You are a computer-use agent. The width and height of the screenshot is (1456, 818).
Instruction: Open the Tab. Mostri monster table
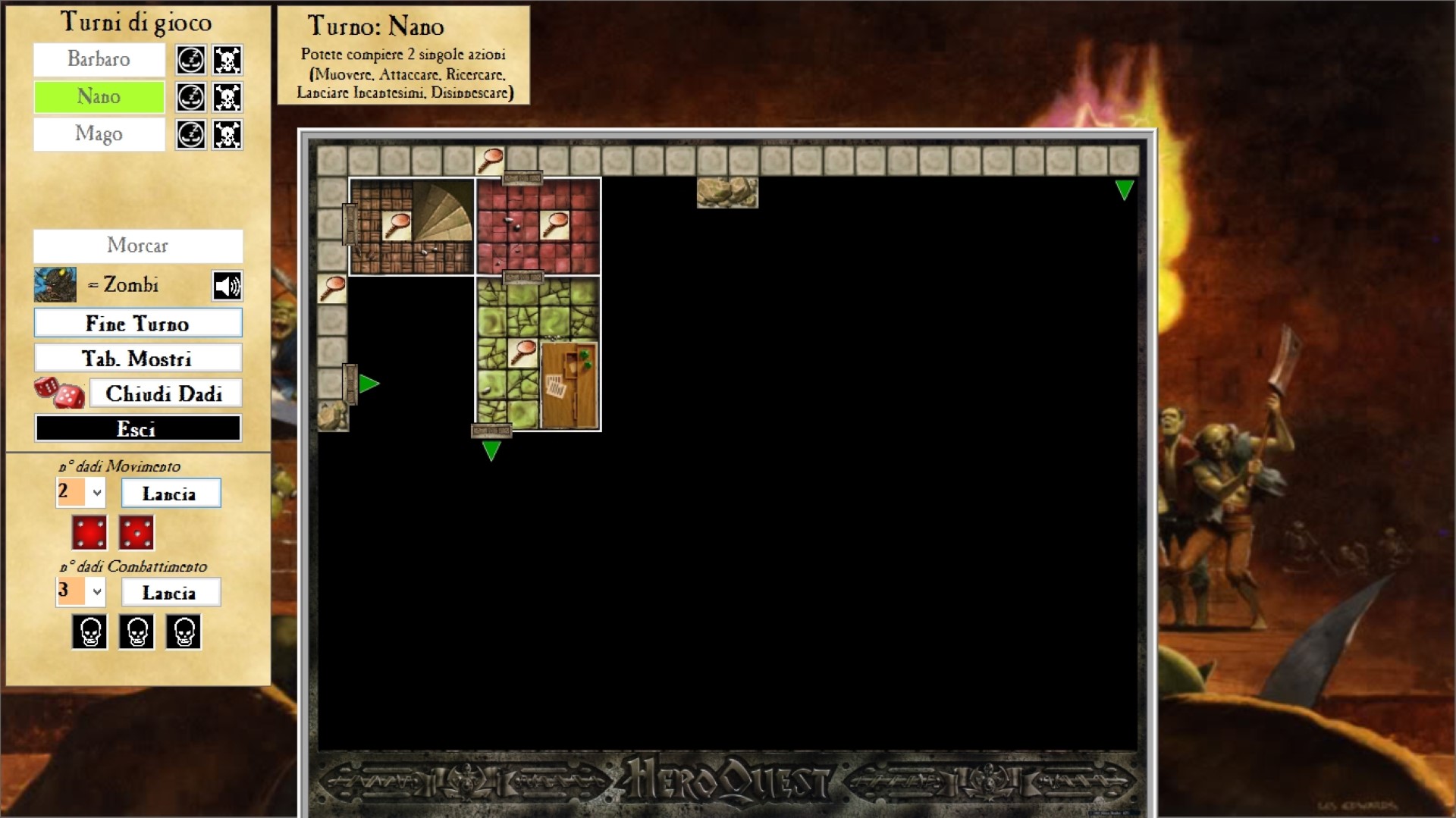(x=137, y=358)
